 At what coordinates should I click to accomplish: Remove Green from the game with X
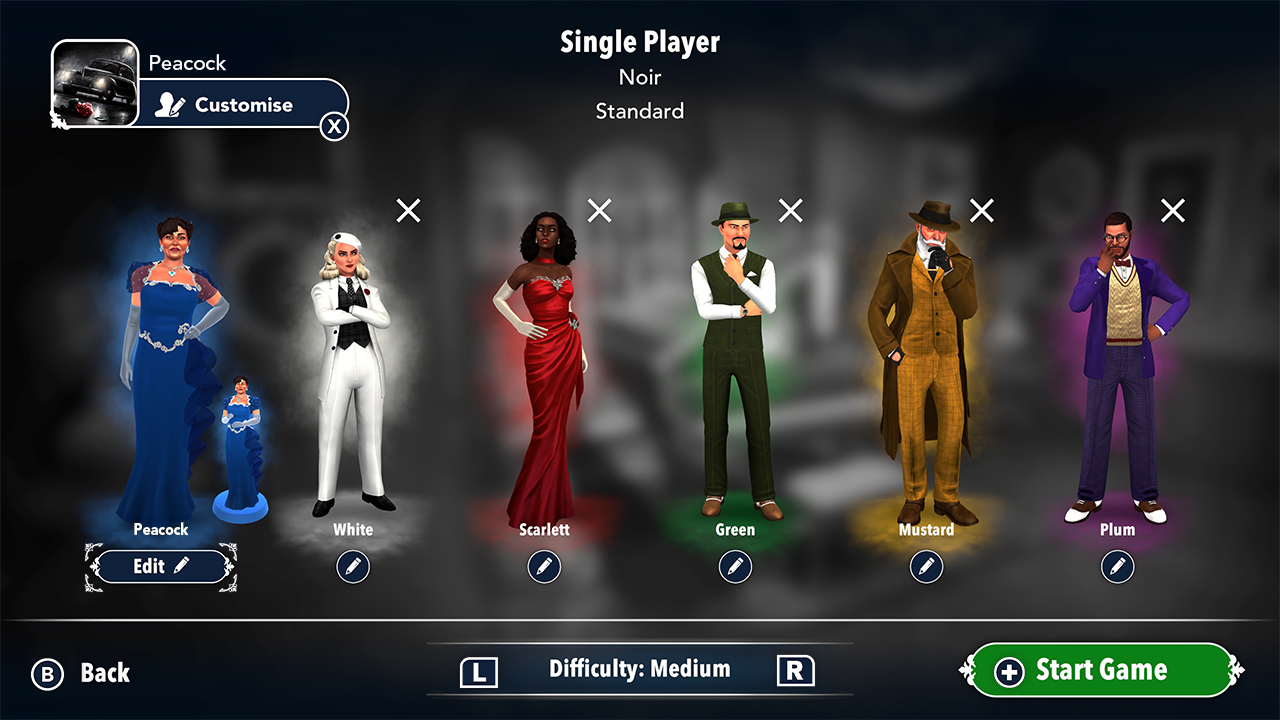[x=790, y=210]
